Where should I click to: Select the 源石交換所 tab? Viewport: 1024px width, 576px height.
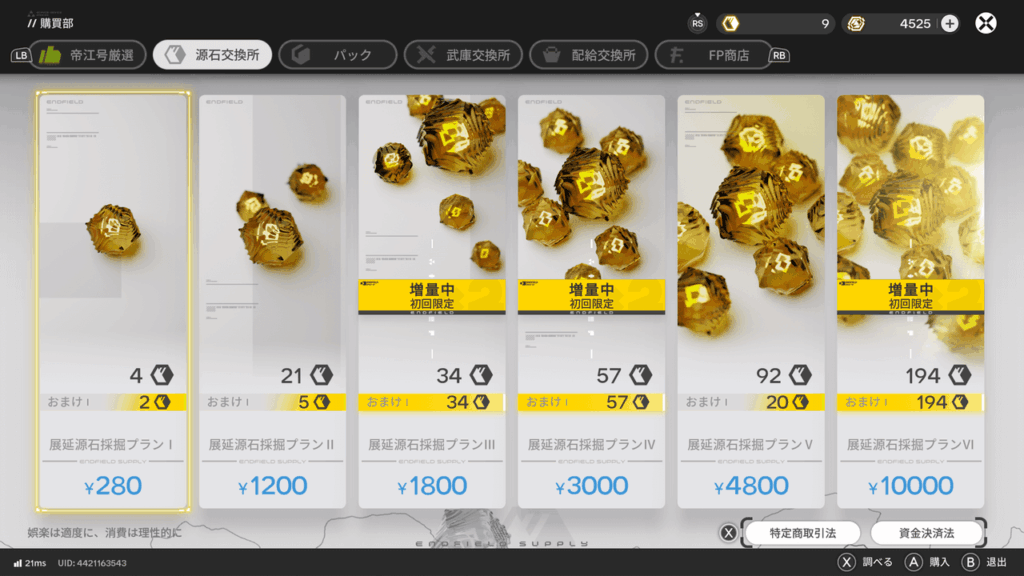(x=213, y=55)
